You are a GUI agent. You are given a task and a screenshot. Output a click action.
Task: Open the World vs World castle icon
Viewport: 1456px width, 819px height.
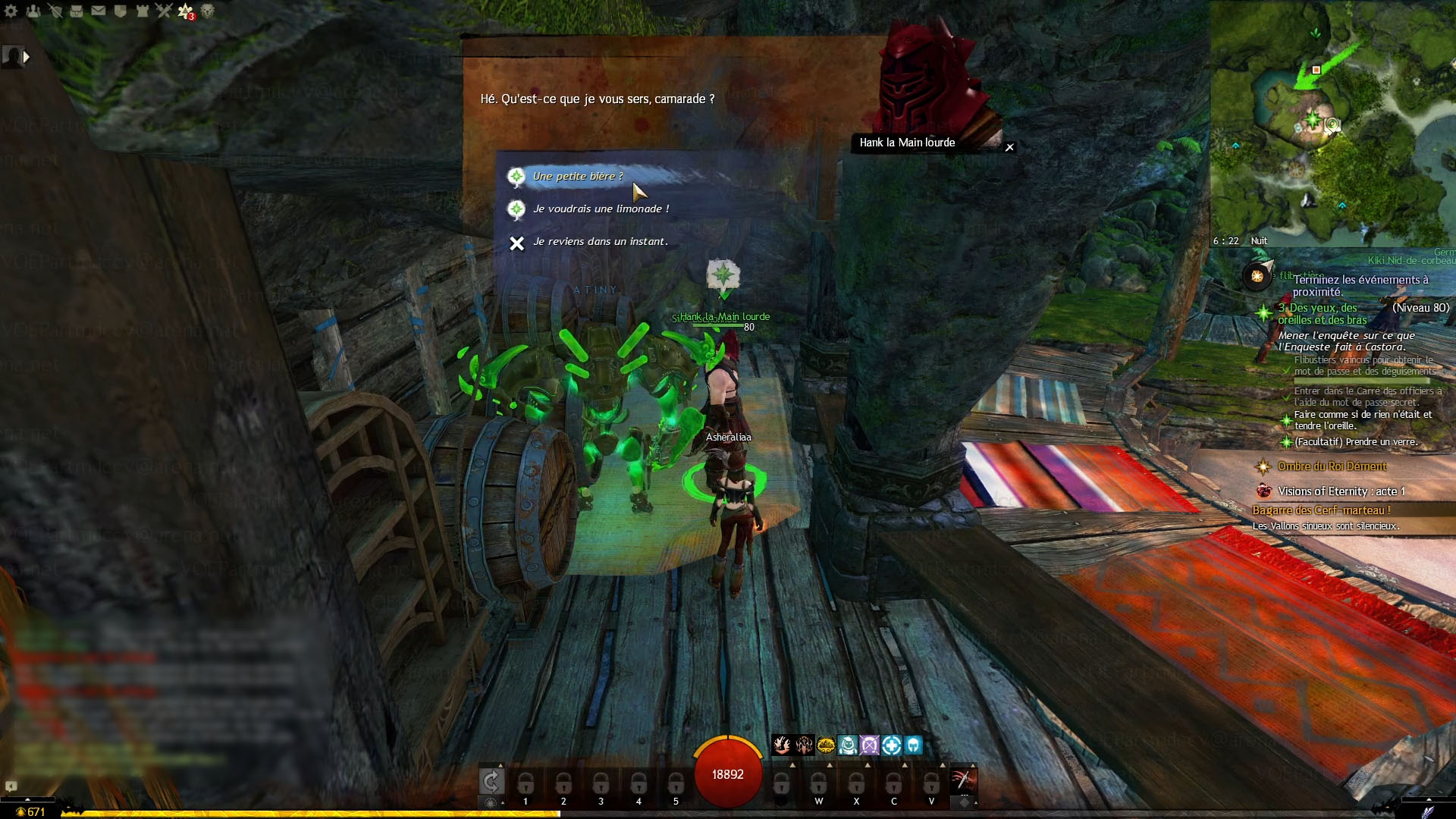pos(142,11)
